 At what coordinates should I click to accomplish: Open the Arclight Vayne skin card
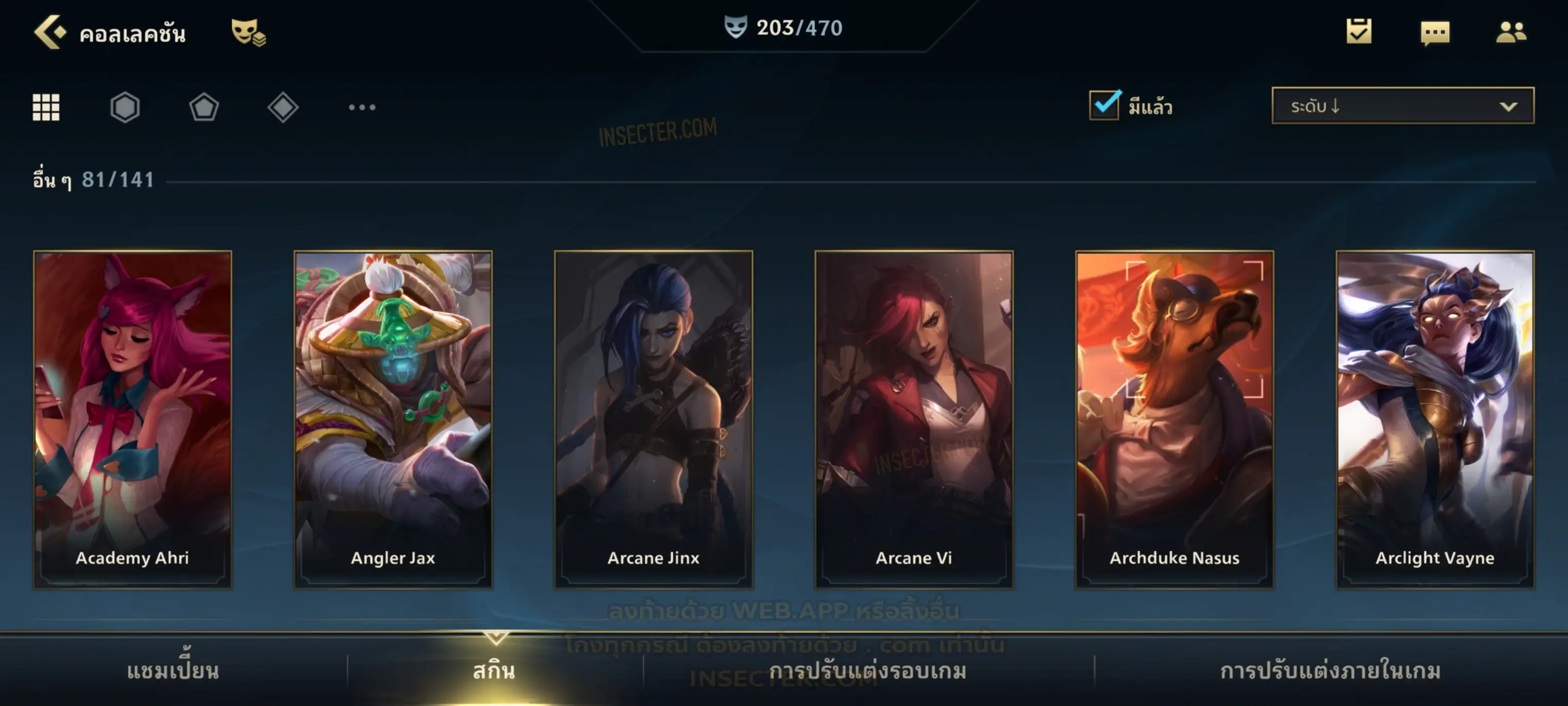[x=1435, y=419]
